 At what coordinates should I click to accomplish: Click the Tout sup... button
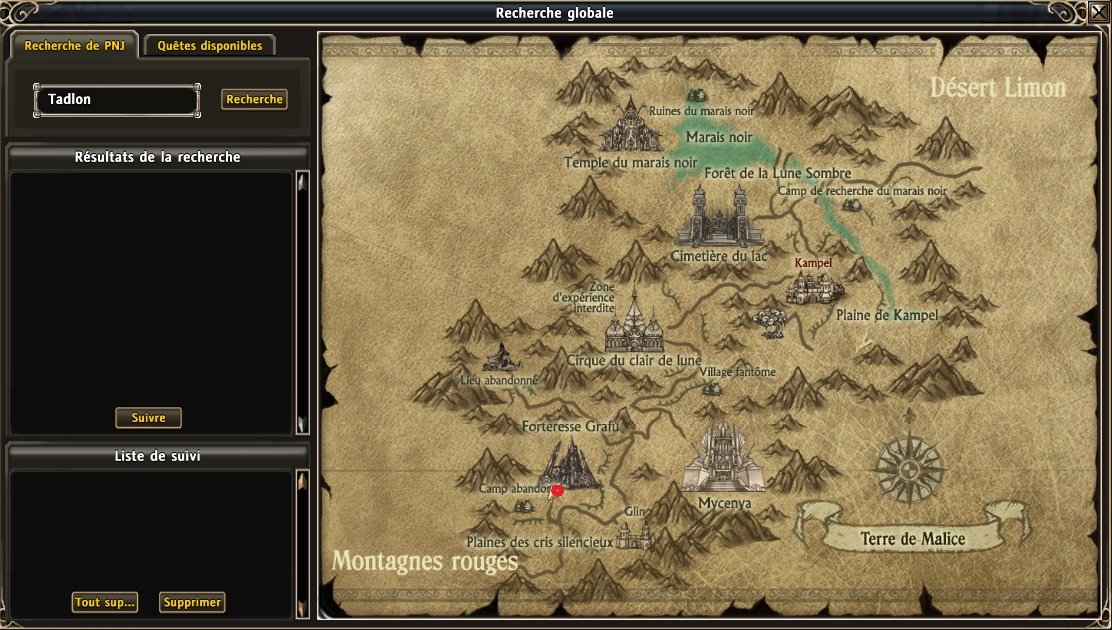pyautogui.click(x=104, y=602)
